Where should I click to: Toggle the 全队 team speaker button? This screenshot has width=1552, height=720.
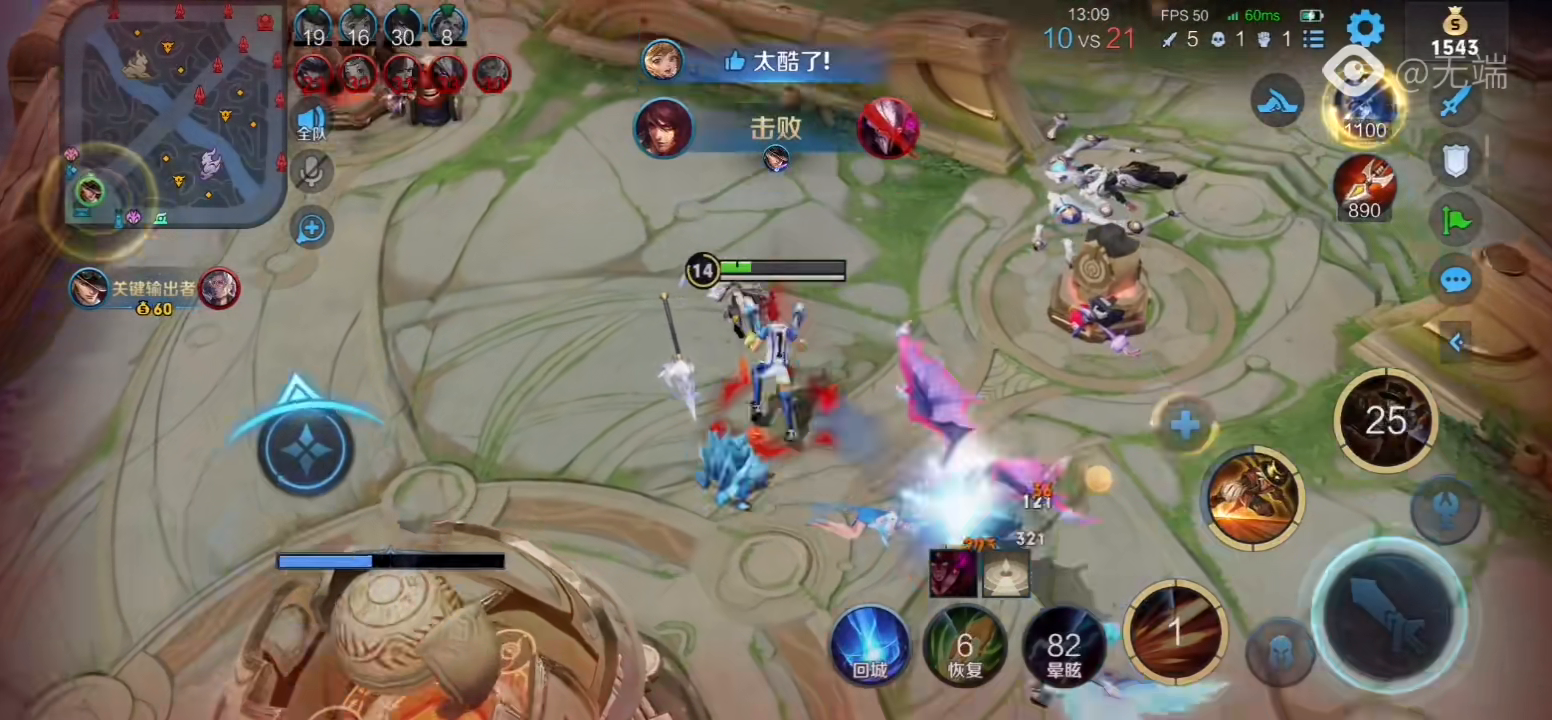click(311, 121)
